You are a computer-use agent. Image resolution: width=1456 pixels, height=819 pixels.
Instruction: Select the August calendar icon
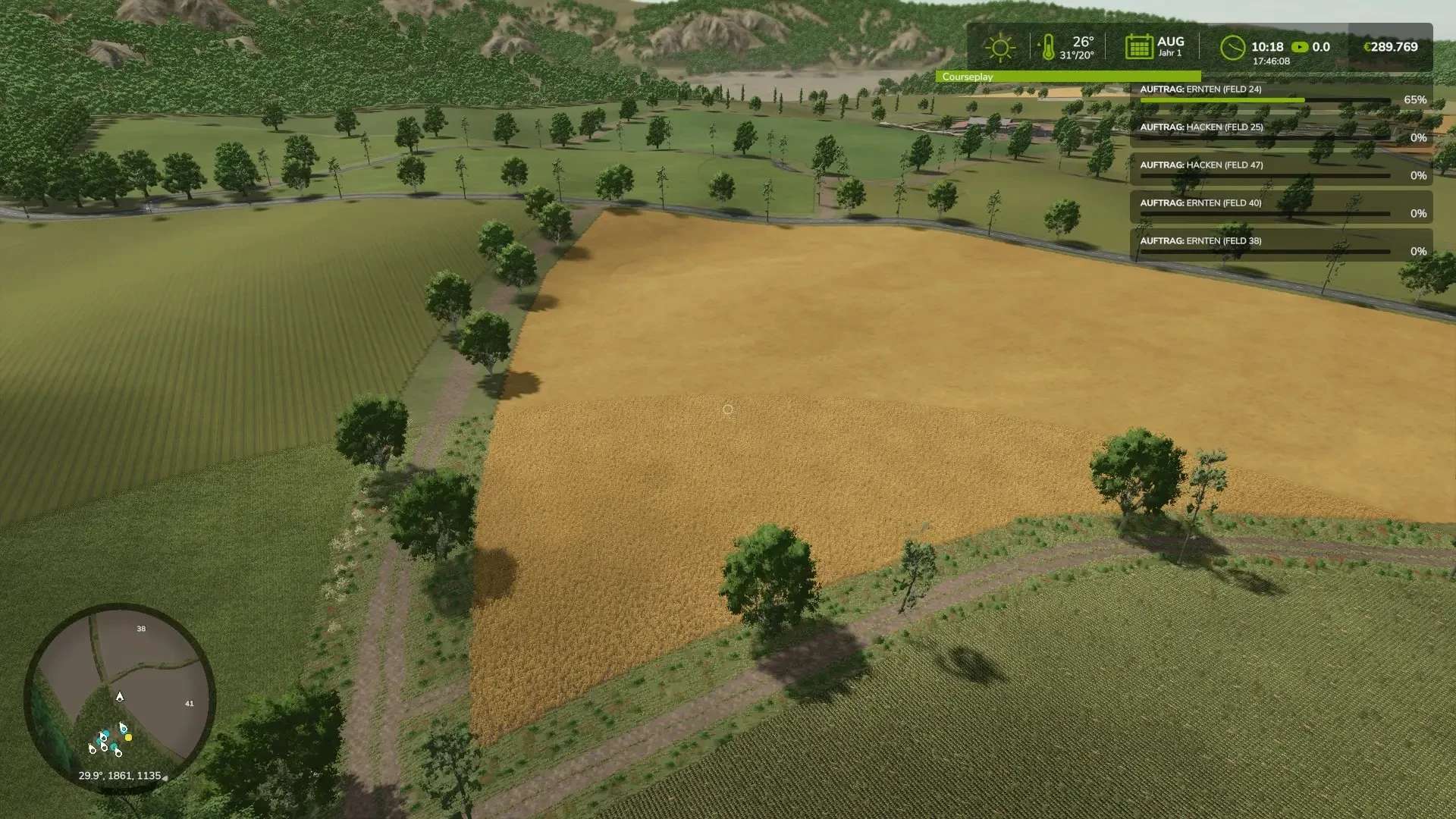(x=1138, y=47)
